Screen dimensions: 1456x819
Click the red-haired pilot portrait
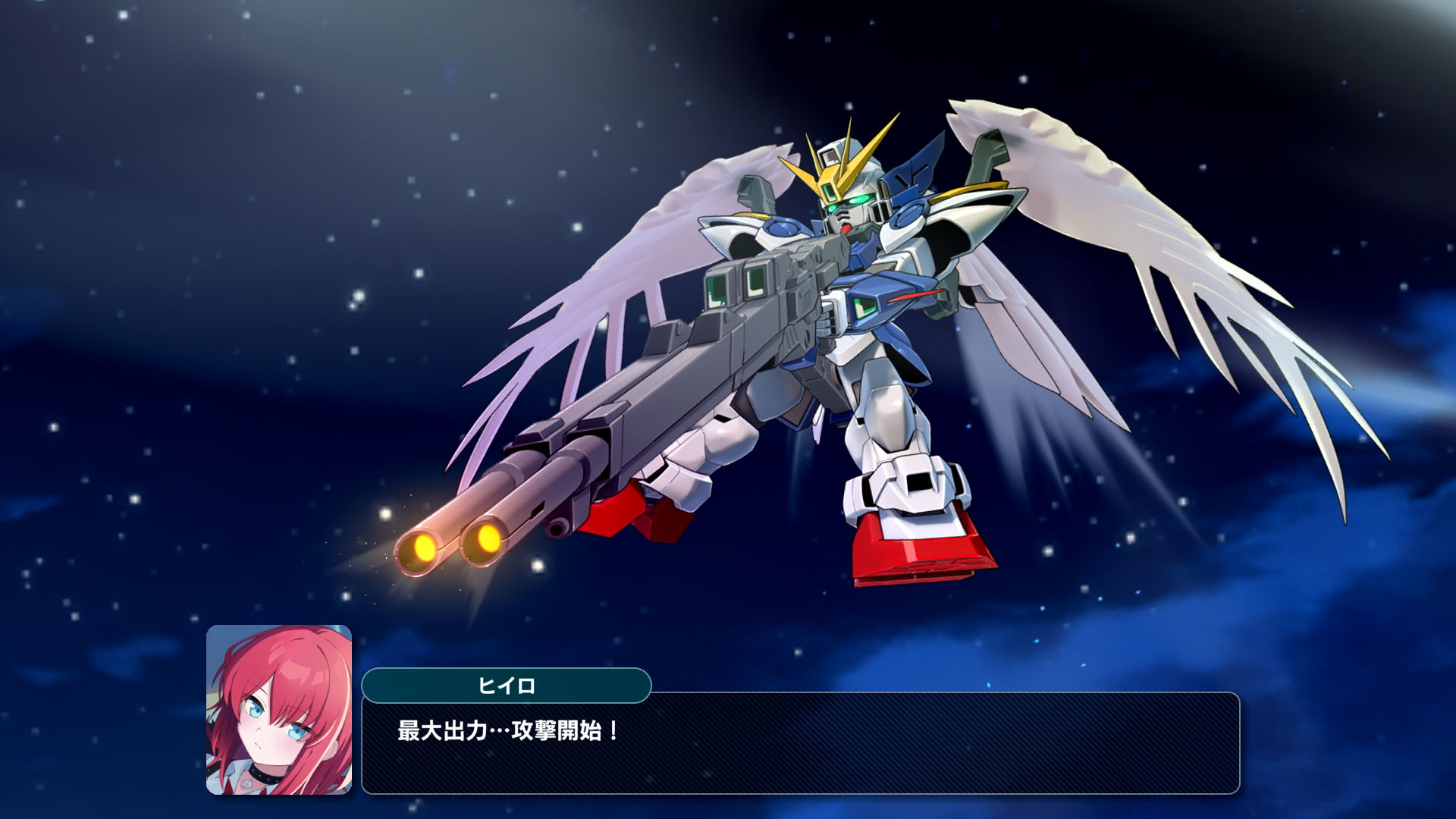[x=279, y=709]
